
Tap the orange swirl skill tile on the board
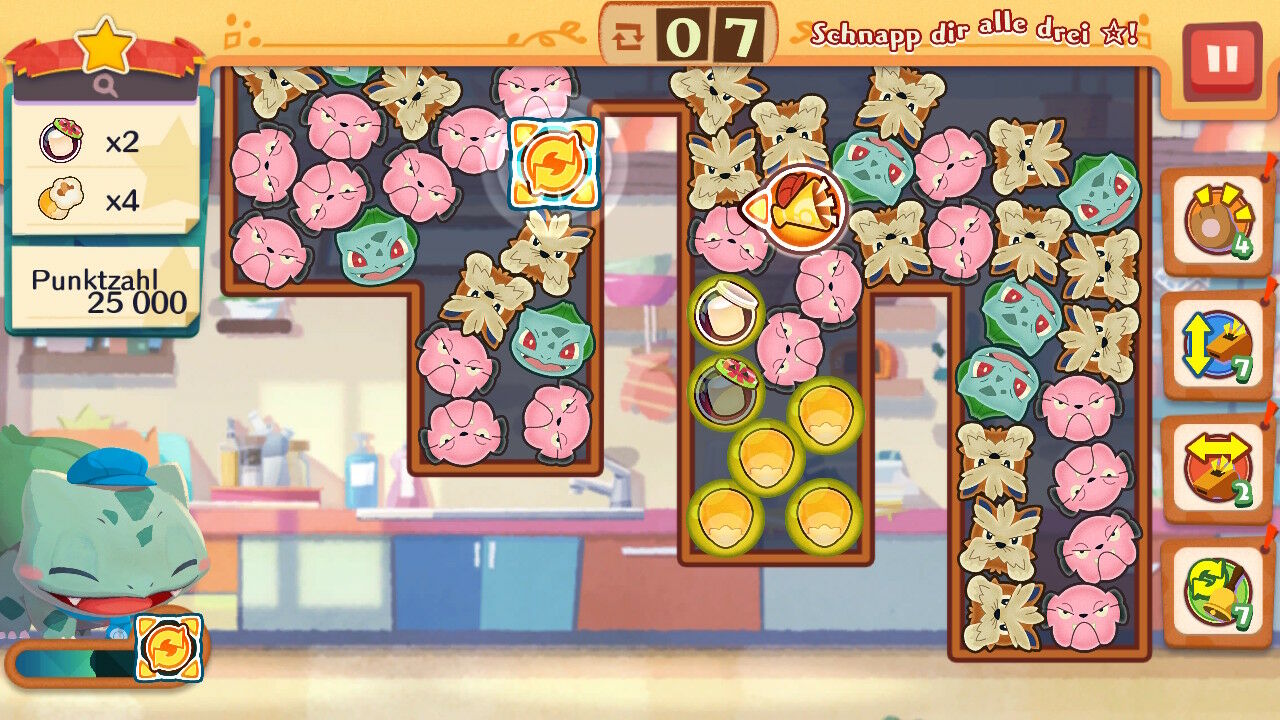[553, 164]
